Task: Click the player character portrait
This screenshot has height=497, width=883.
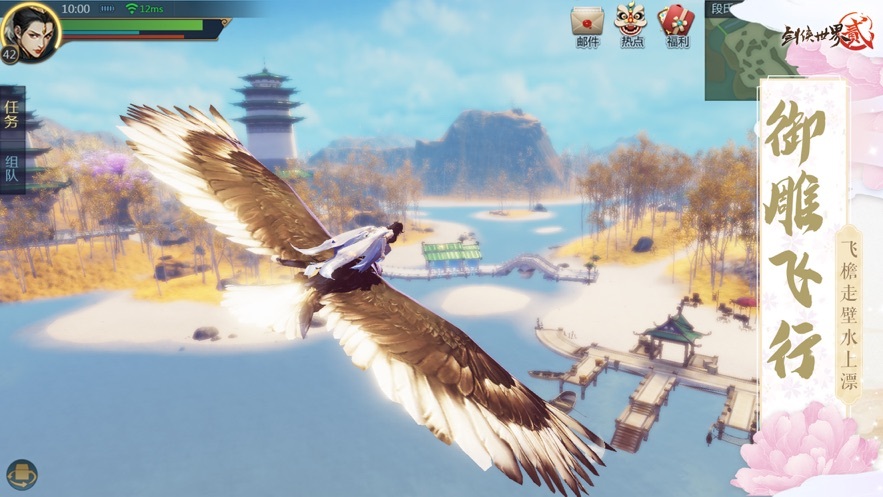Action: point(30,27)
